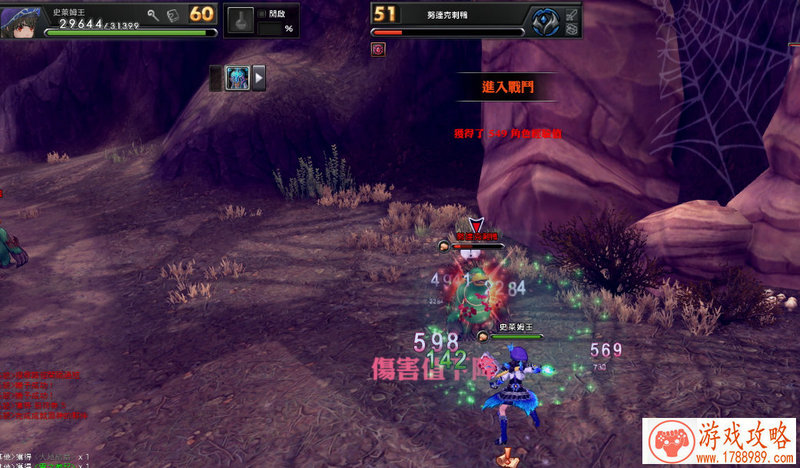Screen dimensions: 800x468
Task: Click the blue jellyfish buff icon
Action: tap(237, 77)
